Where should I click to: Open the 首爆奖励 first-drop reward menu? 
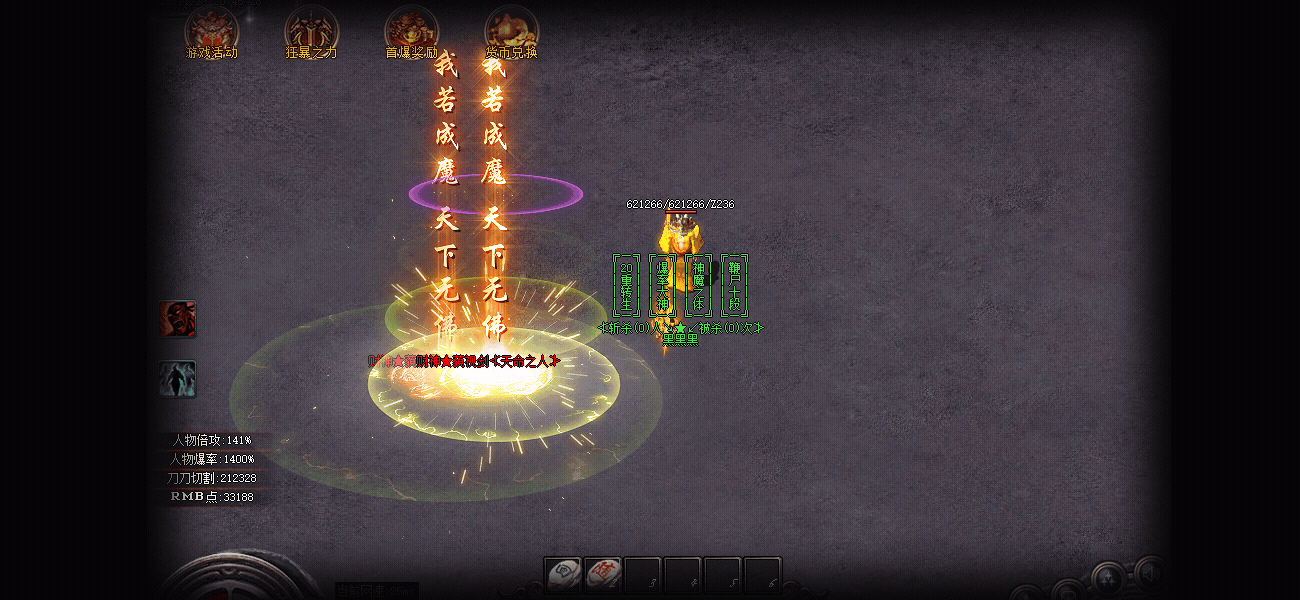pyautogui.click(x=411, y=32)
